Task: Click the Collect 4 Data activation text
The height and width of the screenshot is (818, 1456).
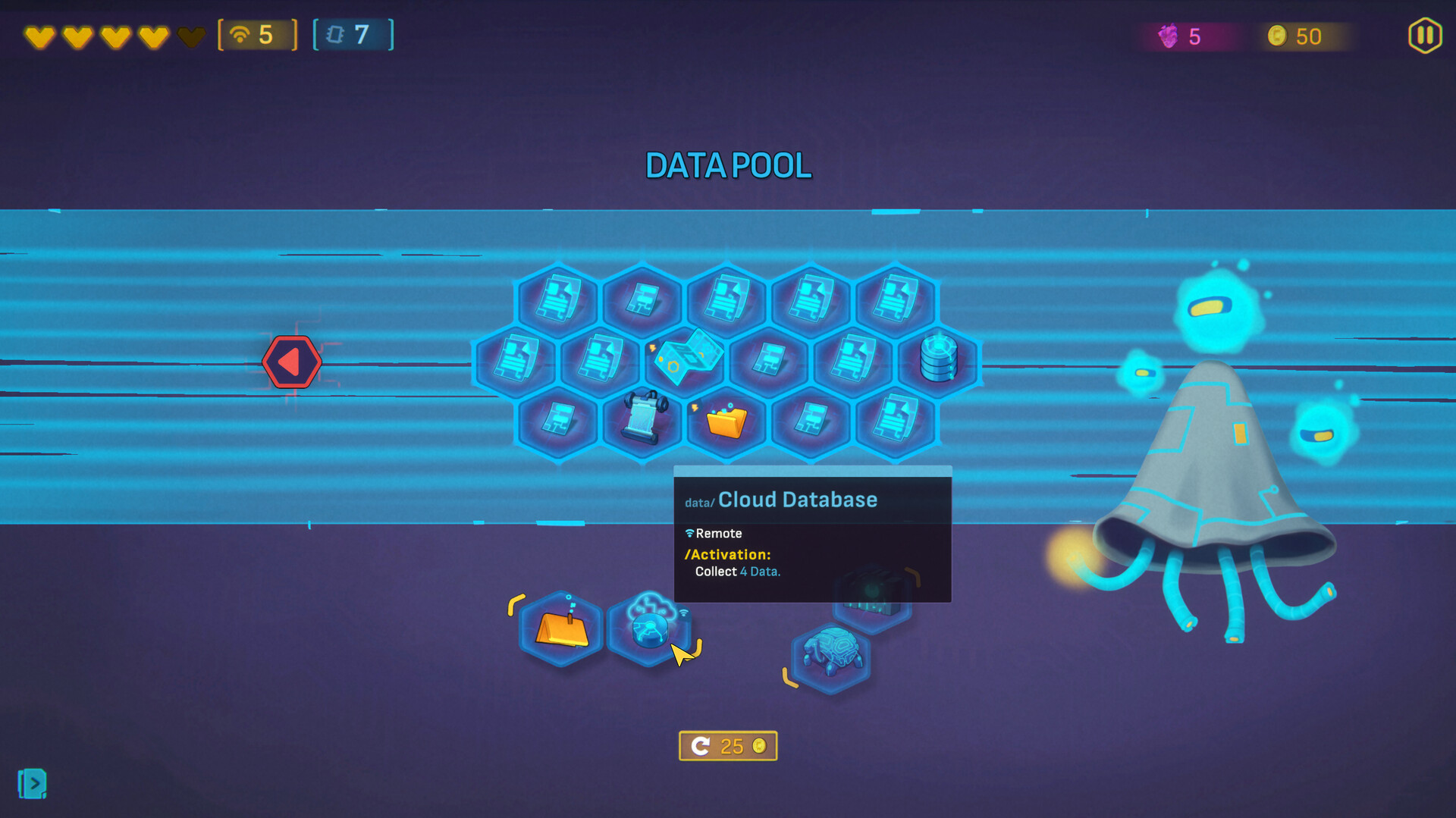Action: pos(735,571)
